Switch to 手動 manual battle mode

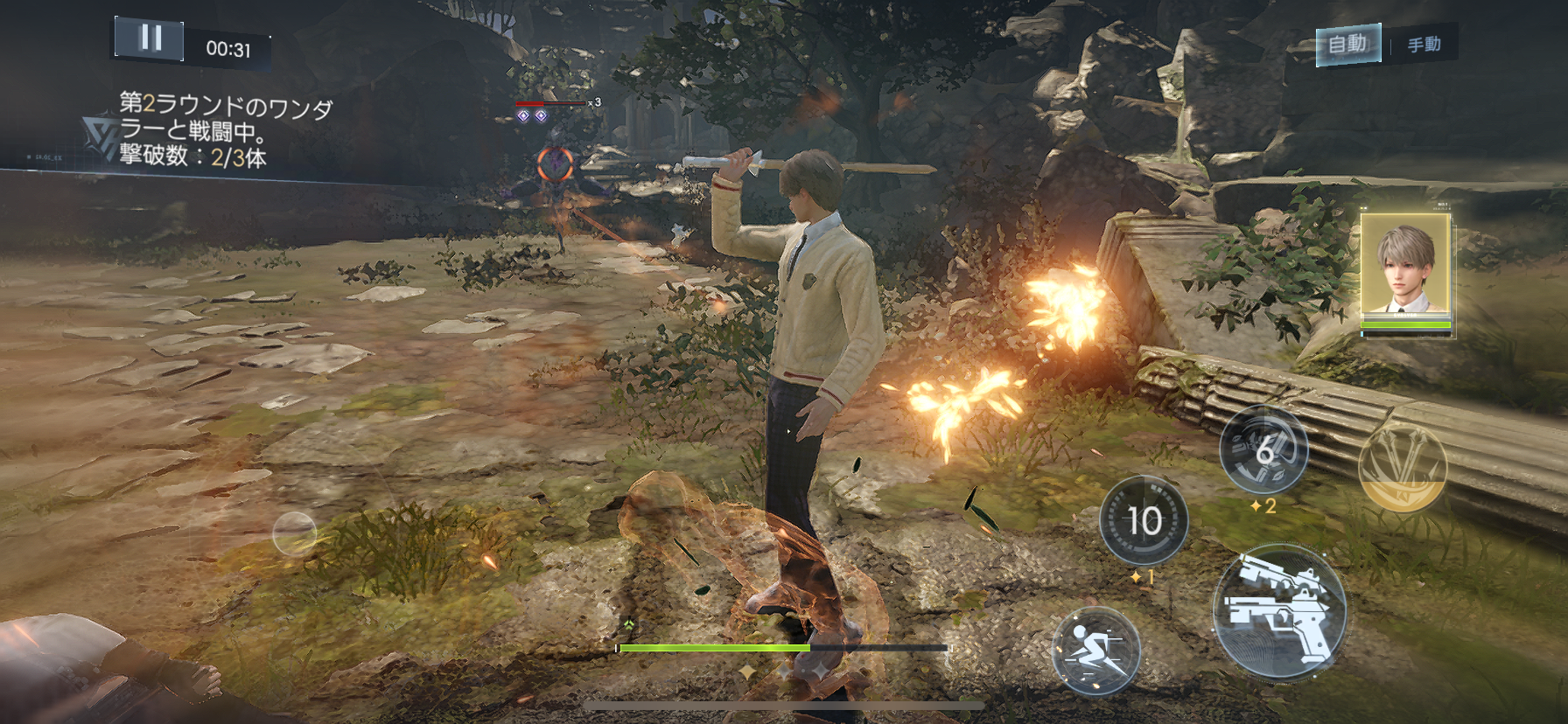(1424, 45)
